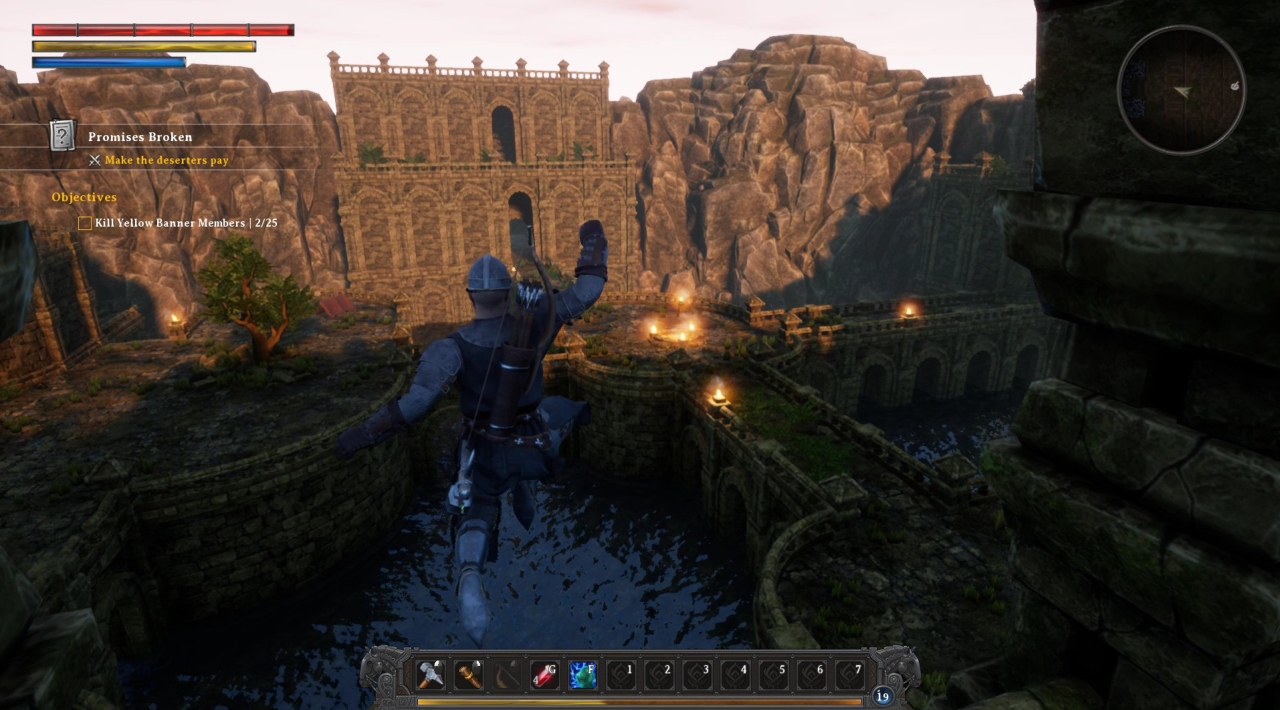The image size is (1280, 710).
Task: Use the red health potion
Action: point(545,675)
